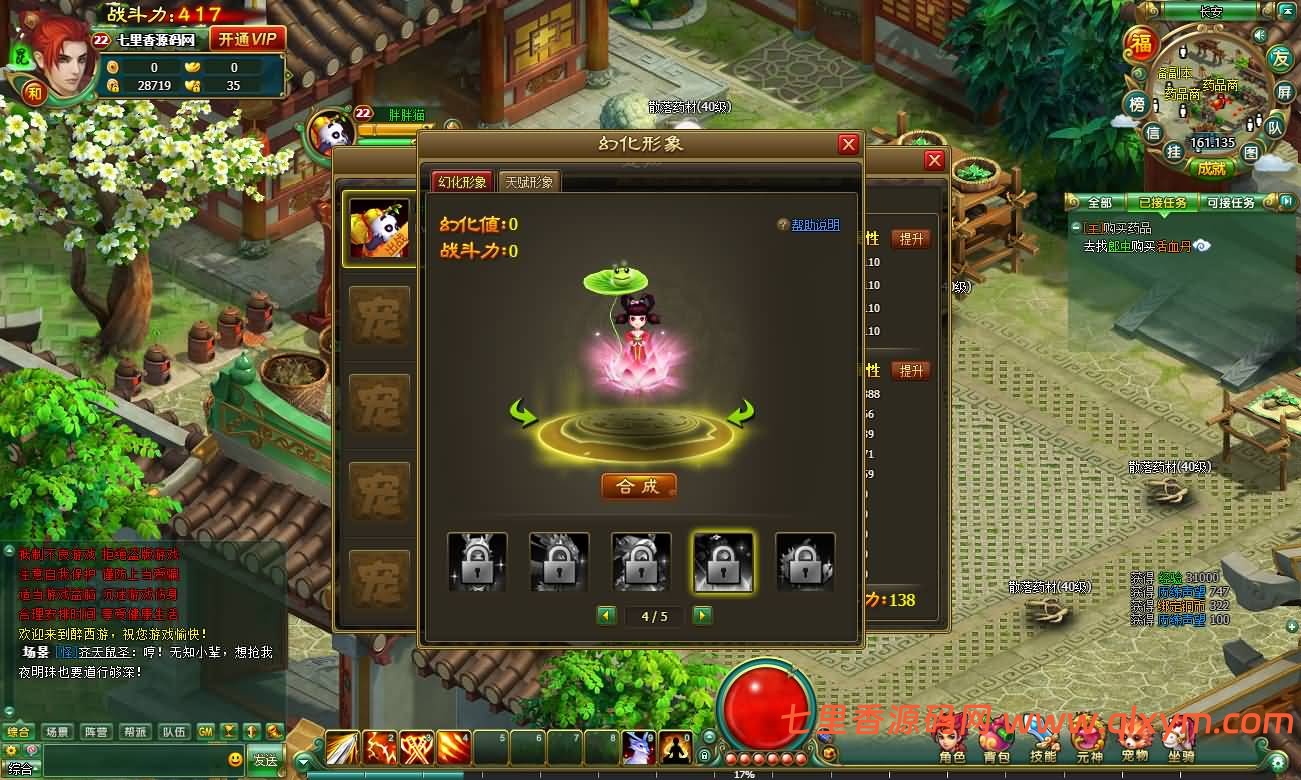Collapse the minimap with top-right arrow
Image resolution: width=1301 pixels, height=780 pixels.
click(1288, 10)
